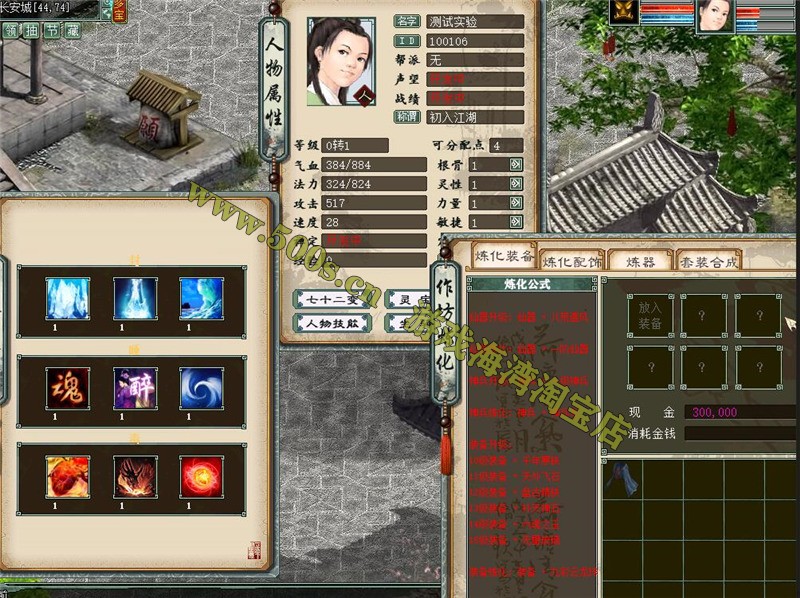
Task: Switch to the 套装合成 tab
Action: 708,261
